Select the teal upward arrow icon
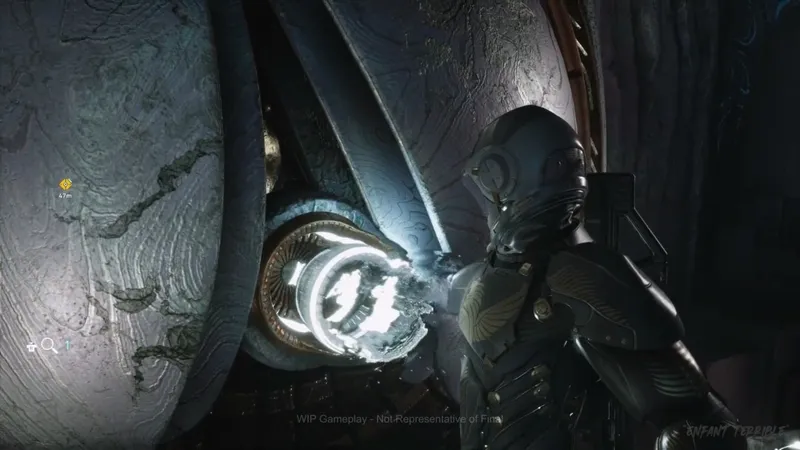The width and height of the screenshot is (800, 450). 67,345
